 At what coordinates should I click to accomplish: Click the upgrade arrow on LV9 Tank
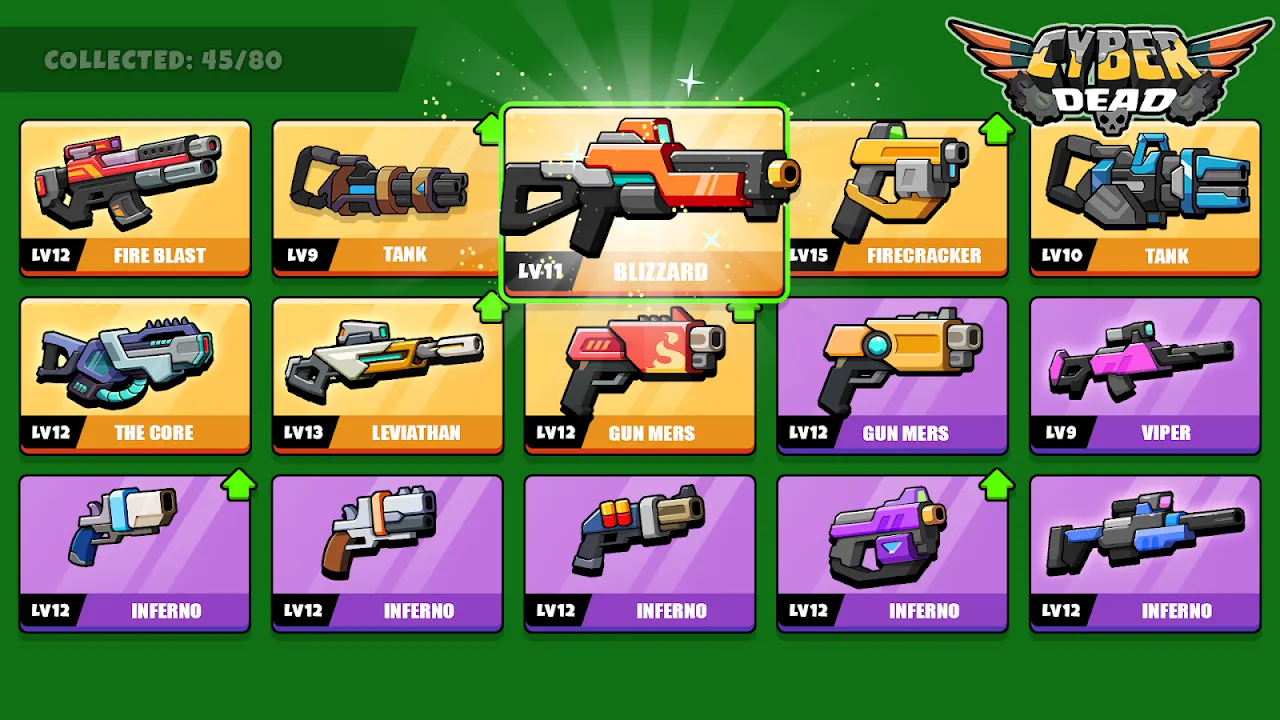coord(489,126)
